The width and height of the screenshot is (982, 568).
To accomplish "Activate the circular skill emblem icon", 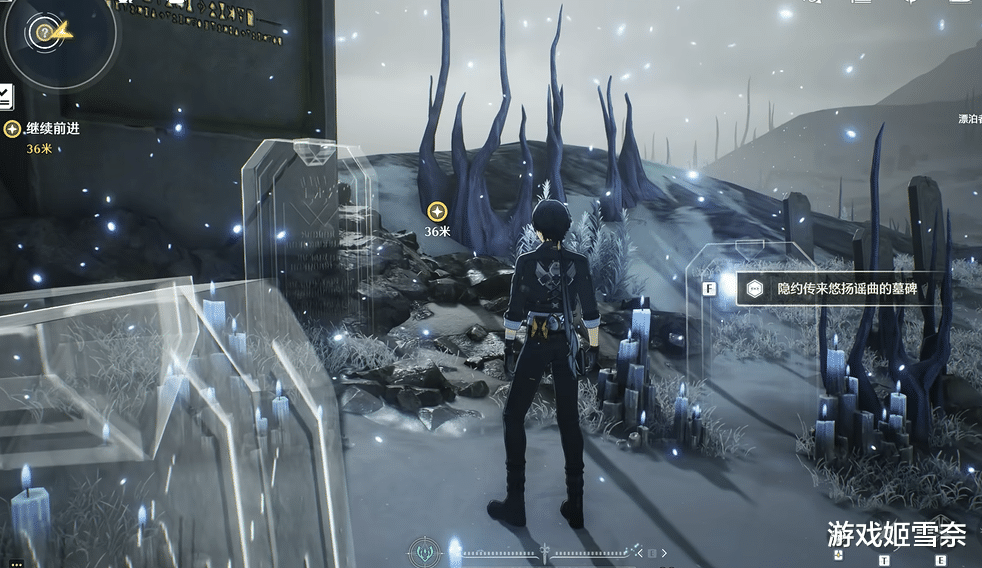I will click(x=426, y=552).
